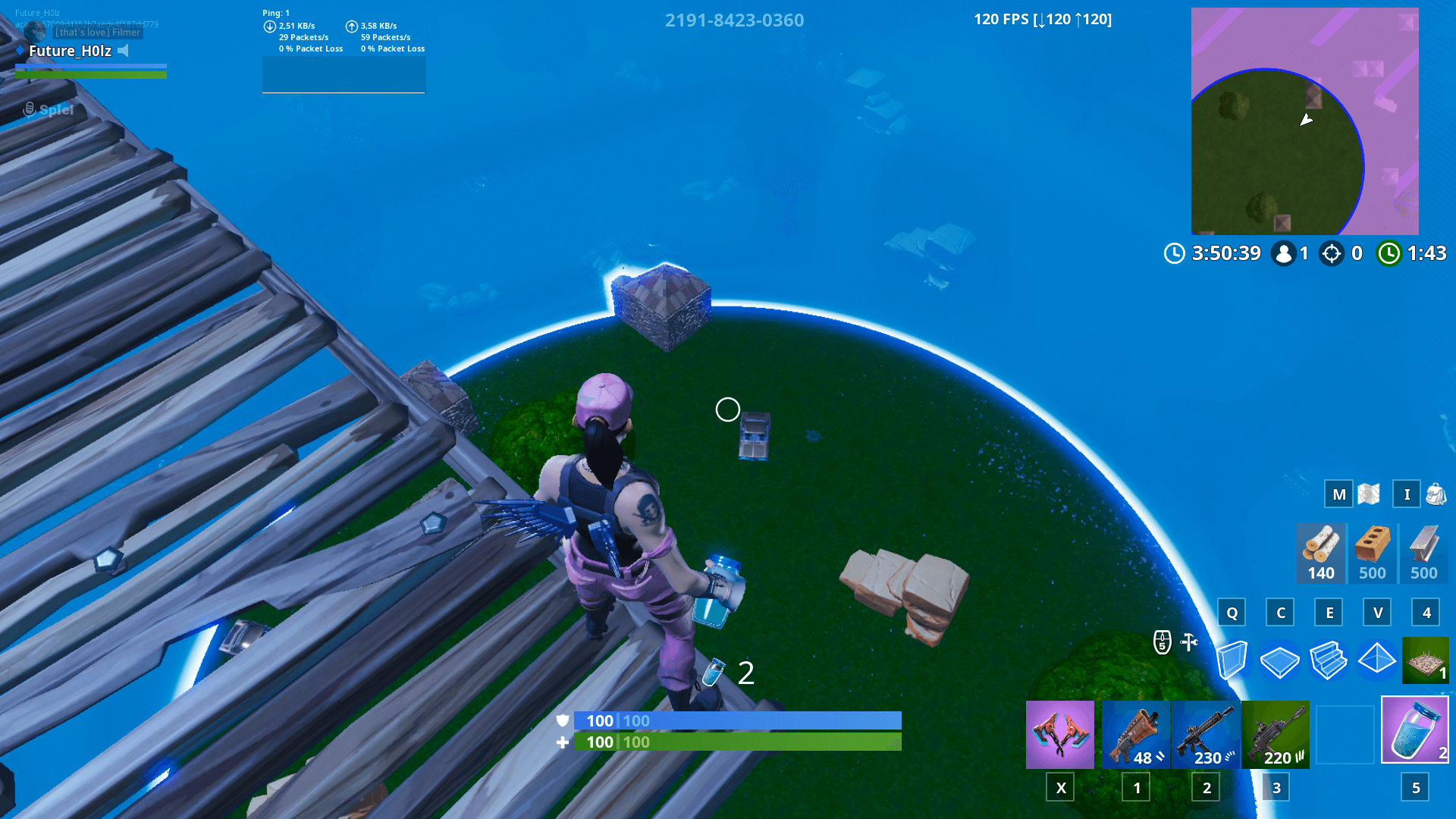Open the map via the M icon

point(1337,494)
